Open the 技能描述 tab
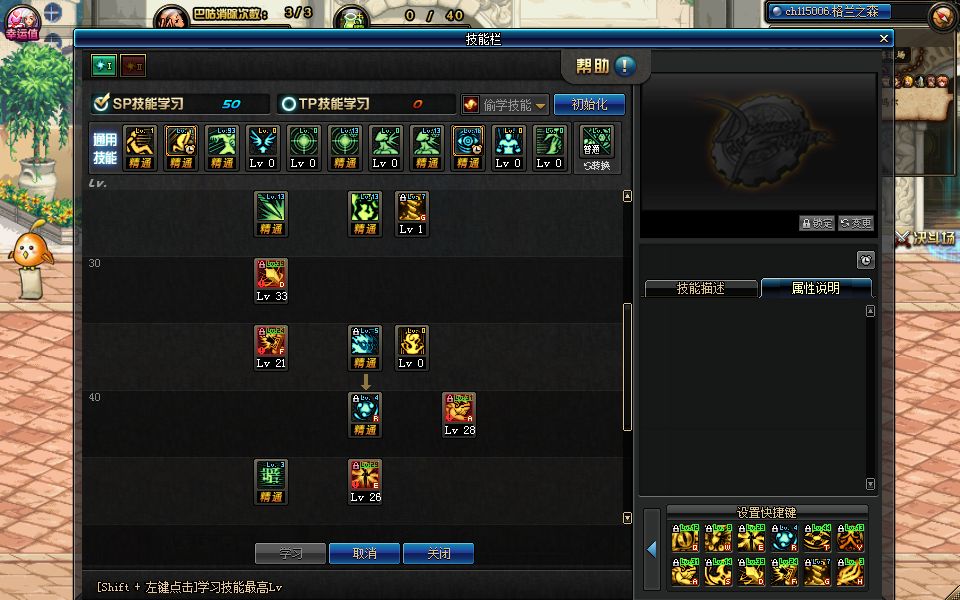Screen dimensions: 960x600 pos(700,288)
